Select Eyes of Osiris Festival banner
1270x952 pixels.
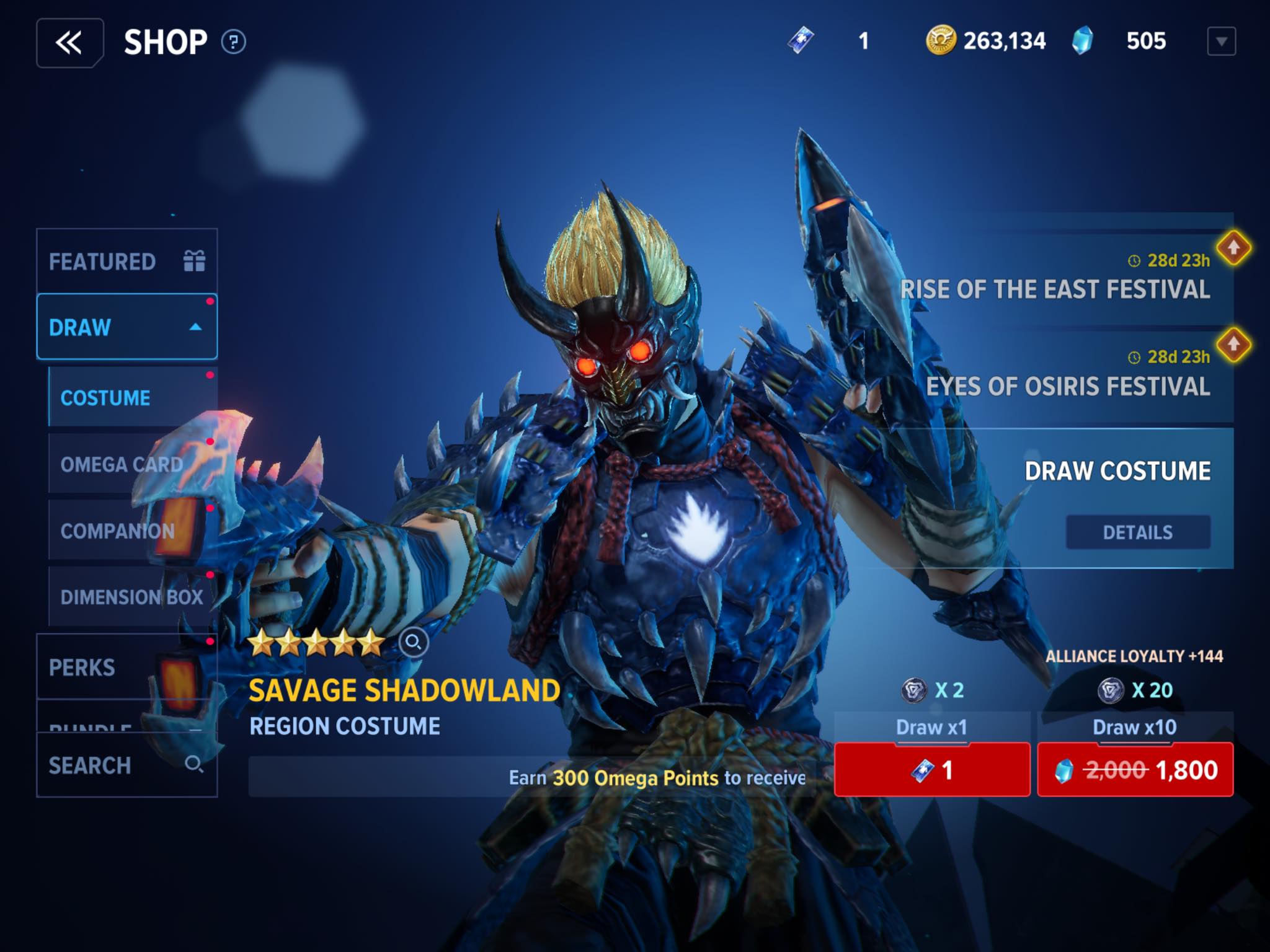click(1067, 377)
